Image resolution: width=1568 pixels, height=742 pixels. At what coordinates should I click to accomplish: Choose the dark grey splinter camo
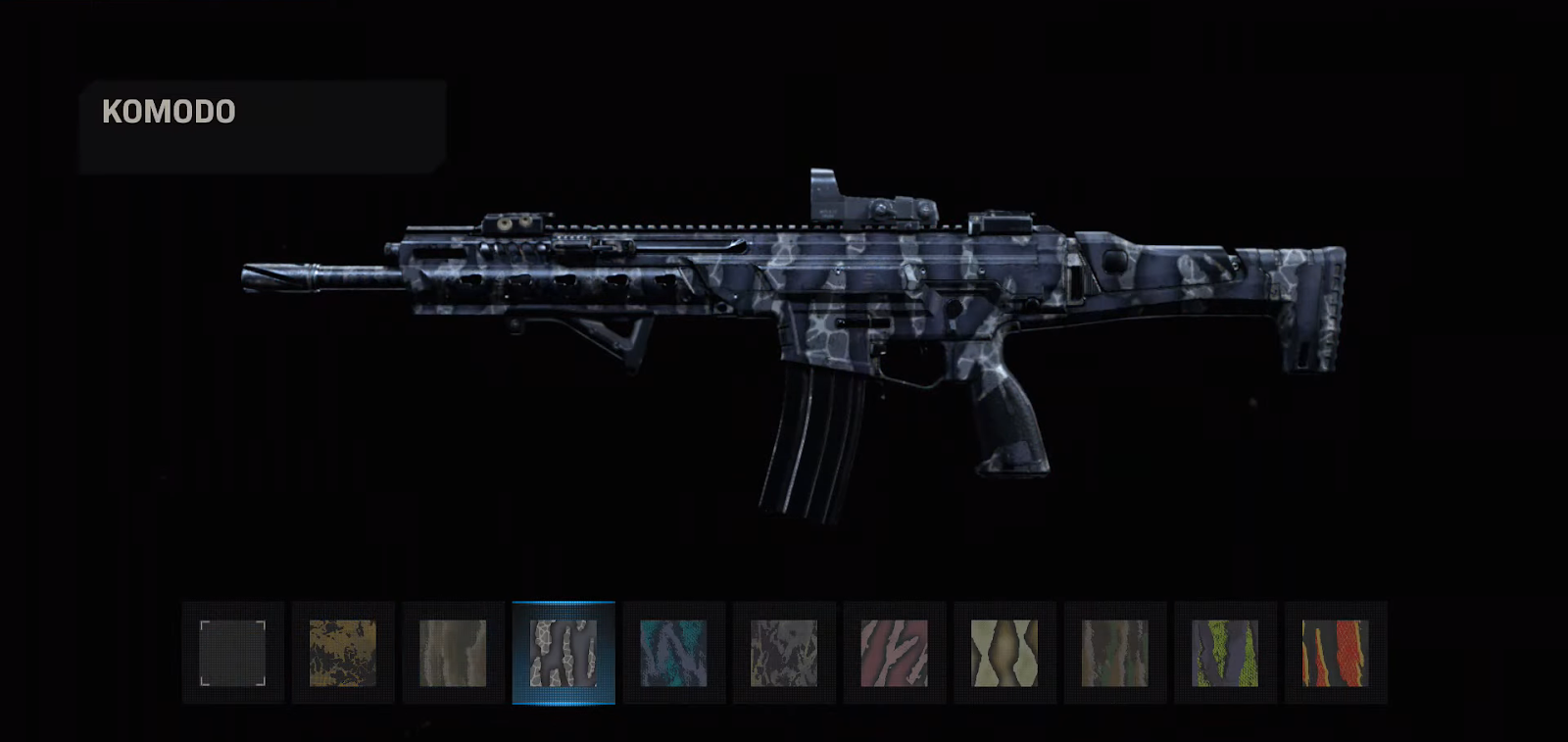[x=784, y=653]
